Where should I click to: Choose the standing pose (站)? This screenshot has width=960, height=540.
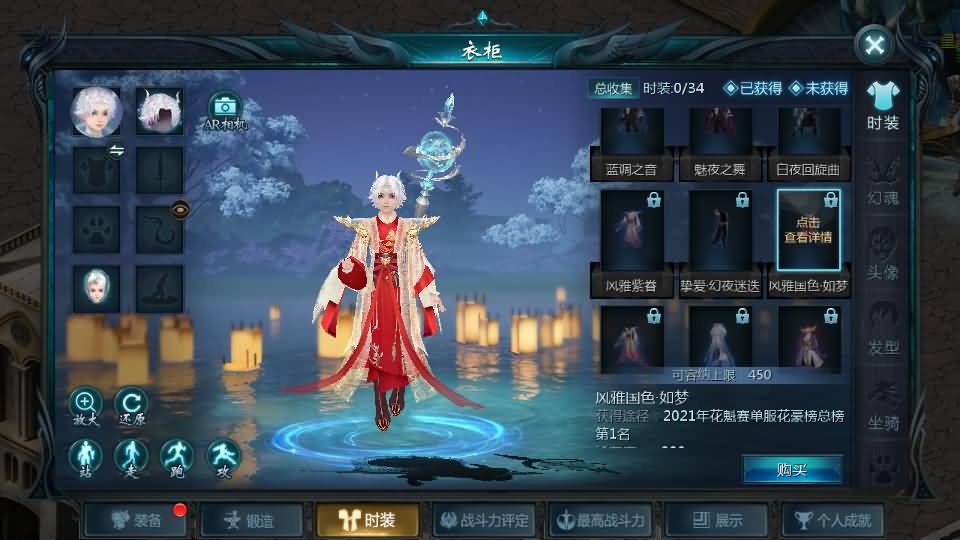(85, 458)
